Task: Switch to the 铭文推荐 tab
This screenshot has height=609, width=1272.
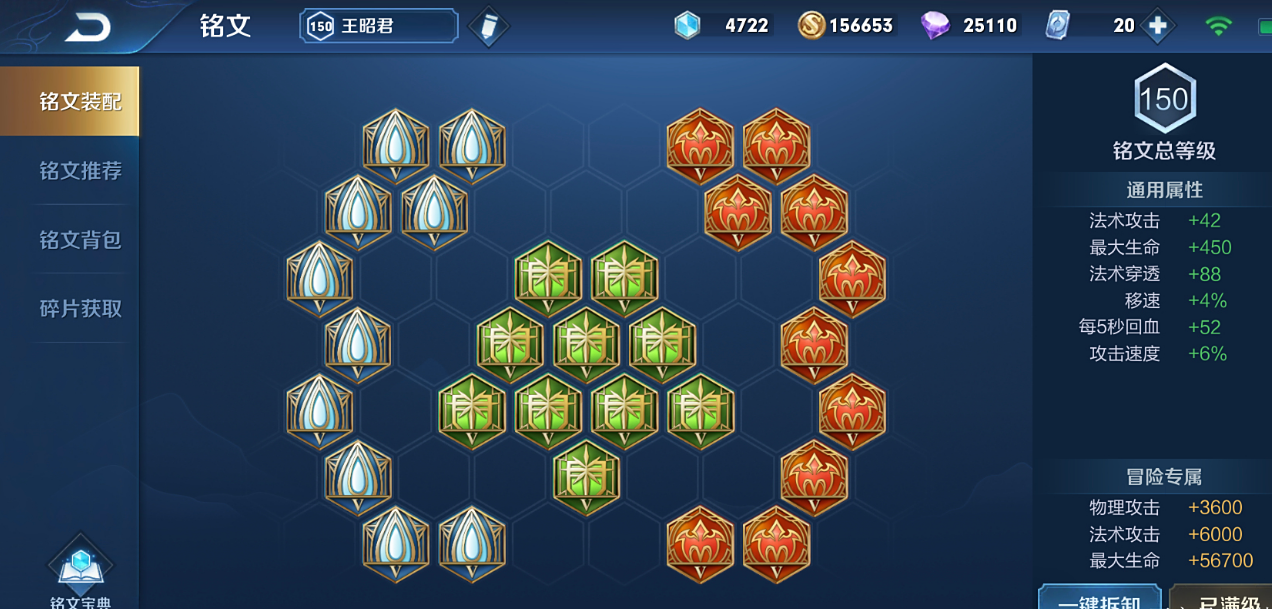Action: tap(80, 171)
